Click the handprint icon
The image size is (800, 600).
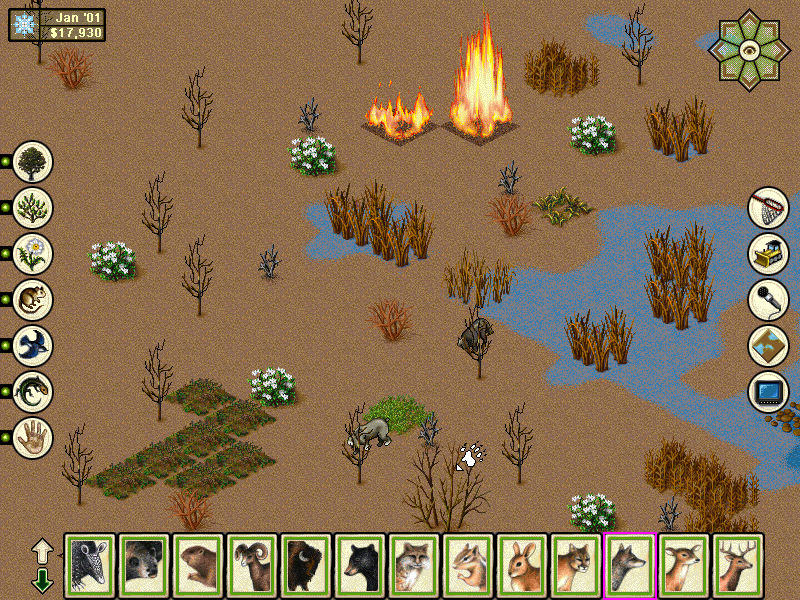(x=33, y=437)
